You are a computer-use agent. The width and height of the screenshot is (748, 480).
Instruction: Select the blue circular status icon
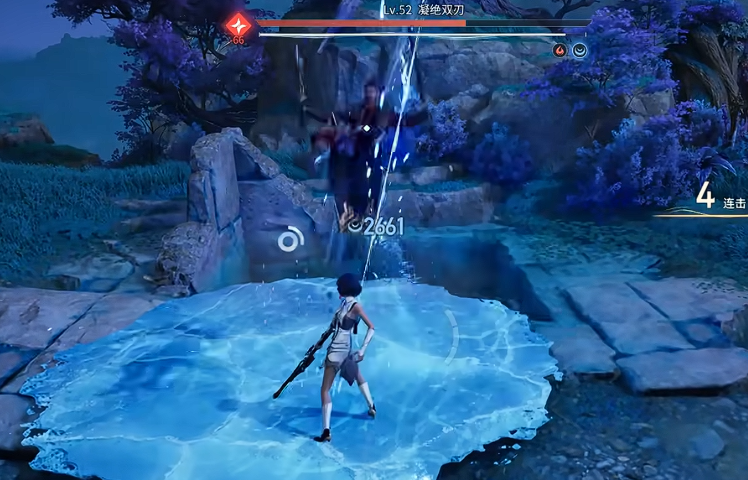(579, 50)
